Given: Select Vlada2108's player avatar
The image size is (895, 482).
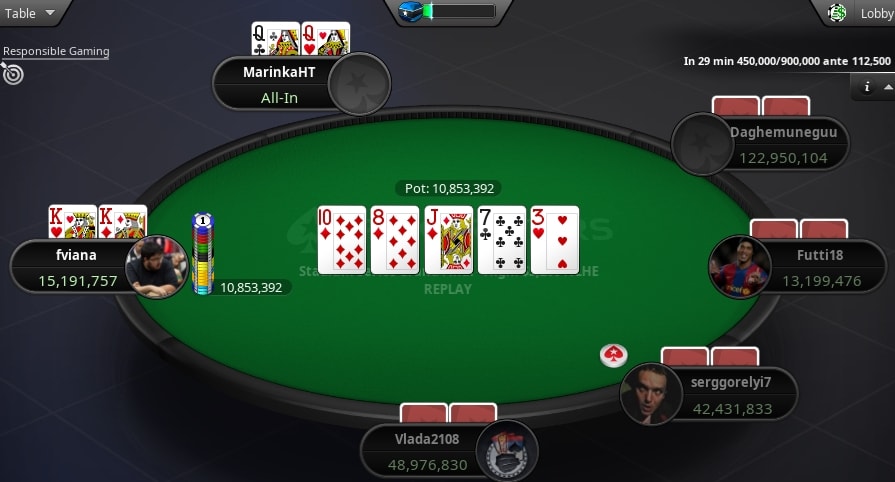Looking at the screenshot, I should pos(507,451).
